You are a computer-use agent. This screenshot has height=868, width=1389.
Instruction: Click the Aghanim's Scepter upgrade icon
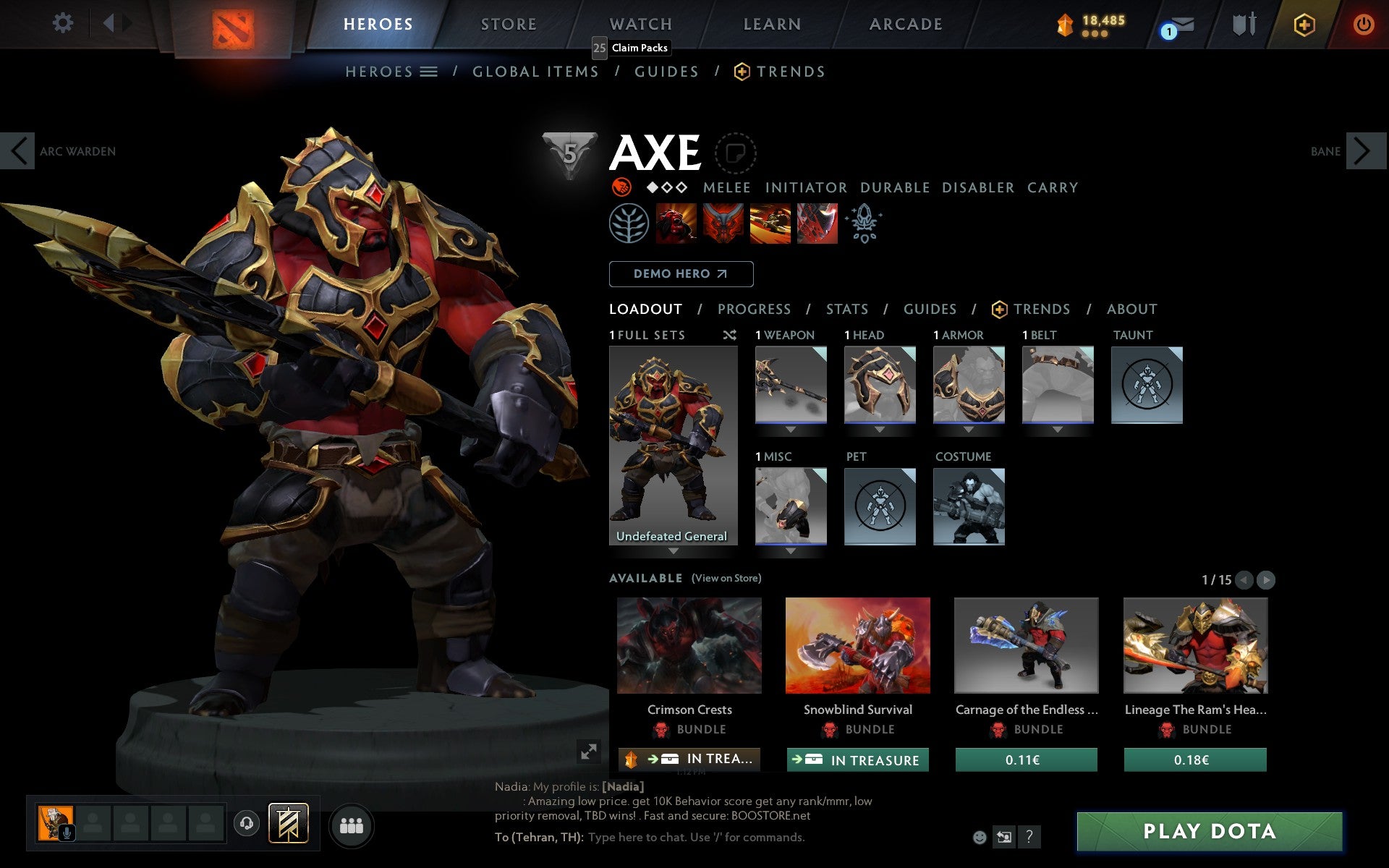coord(865,224)
